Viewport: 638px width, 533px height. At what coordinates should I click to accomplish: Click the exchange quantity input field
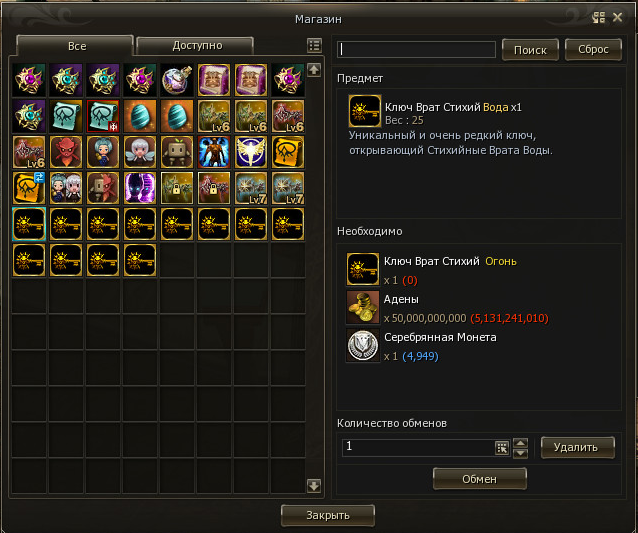tap(416, 448)
